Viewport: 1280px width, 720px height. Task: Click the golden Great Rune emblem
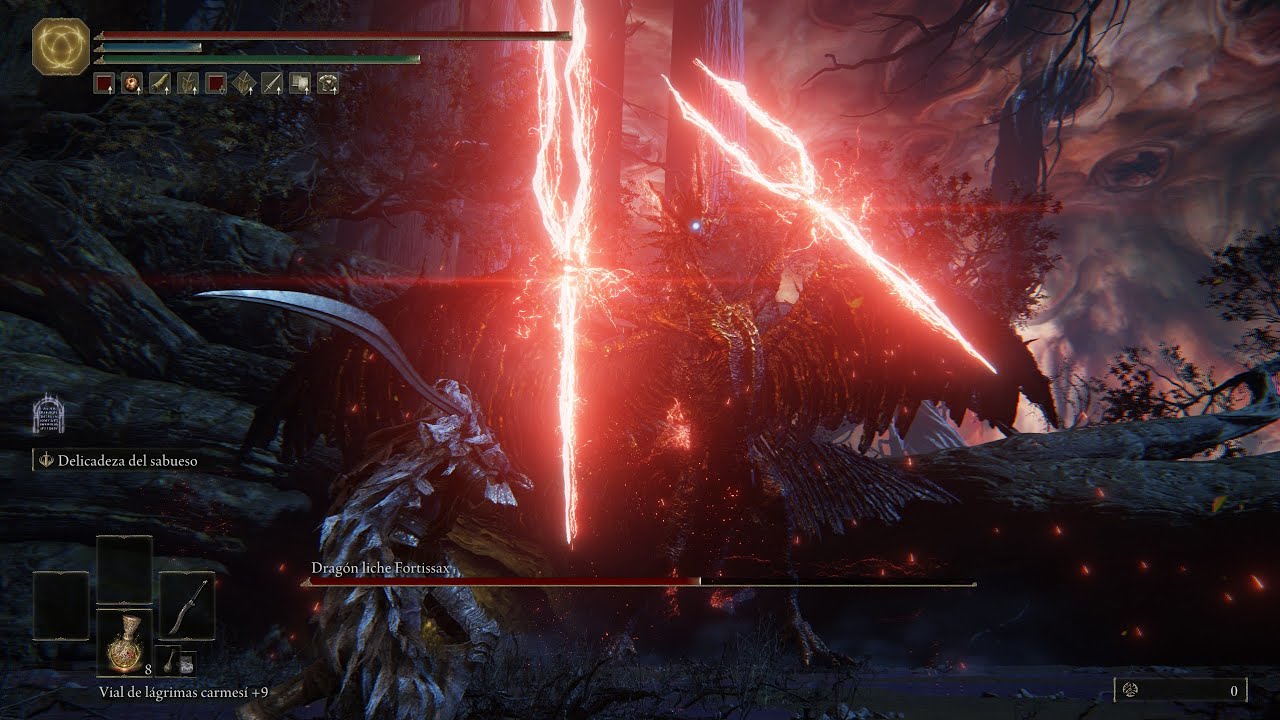tap(61, 46)
